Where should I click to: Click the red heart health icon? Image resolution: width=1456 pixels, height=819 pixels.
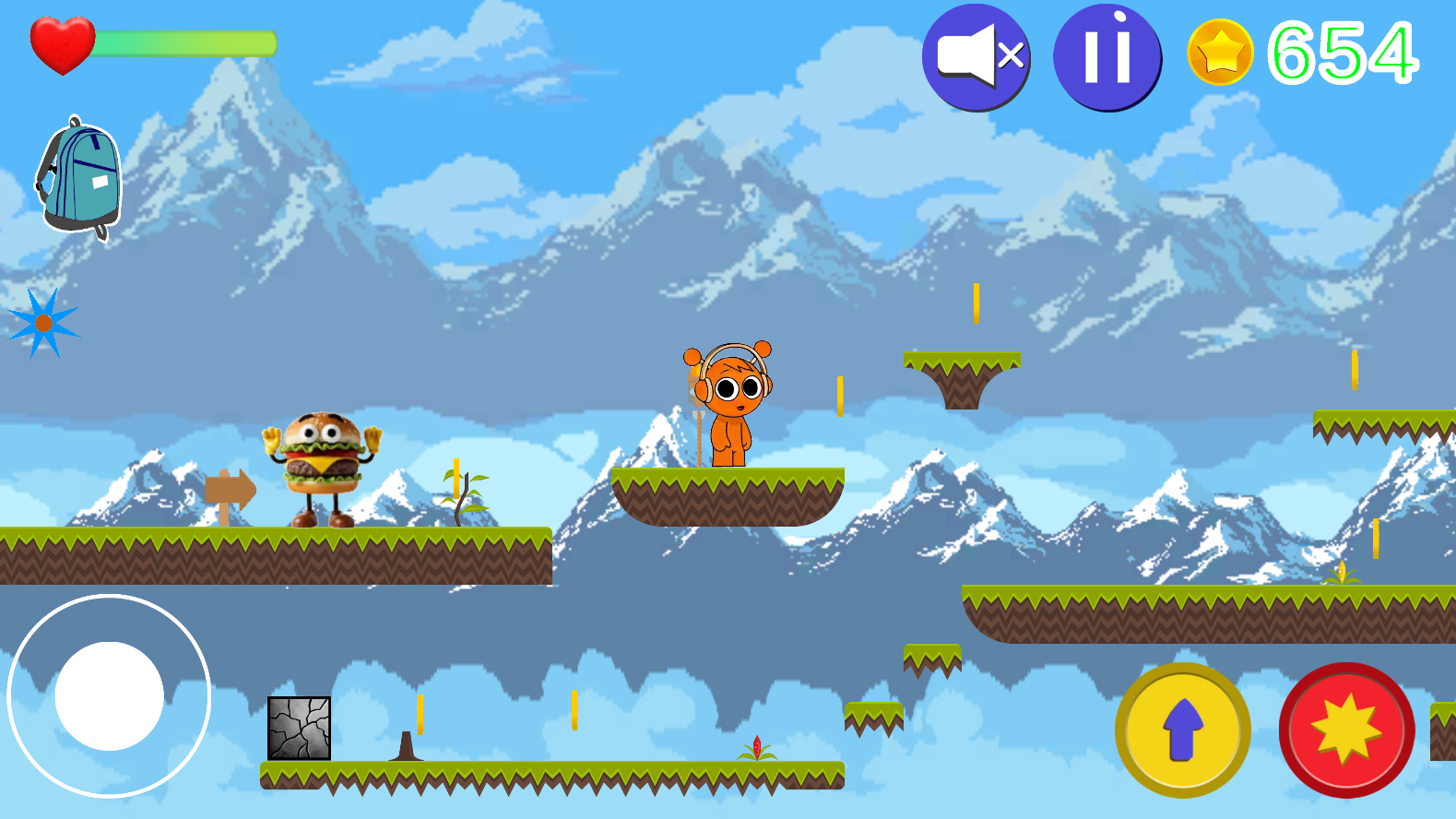(63, 42)
